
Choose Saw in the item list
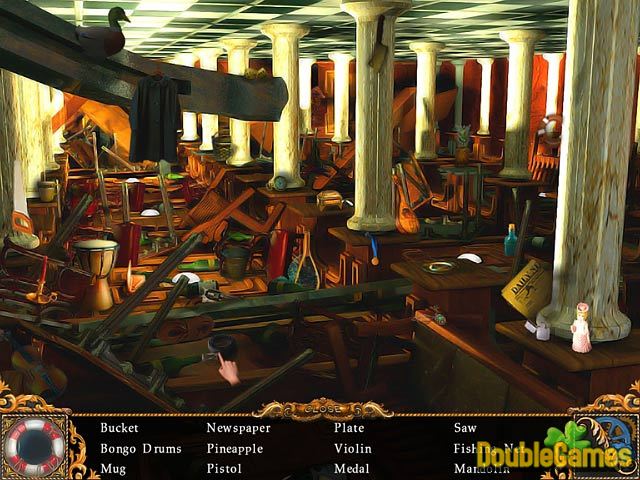point(465,428)
